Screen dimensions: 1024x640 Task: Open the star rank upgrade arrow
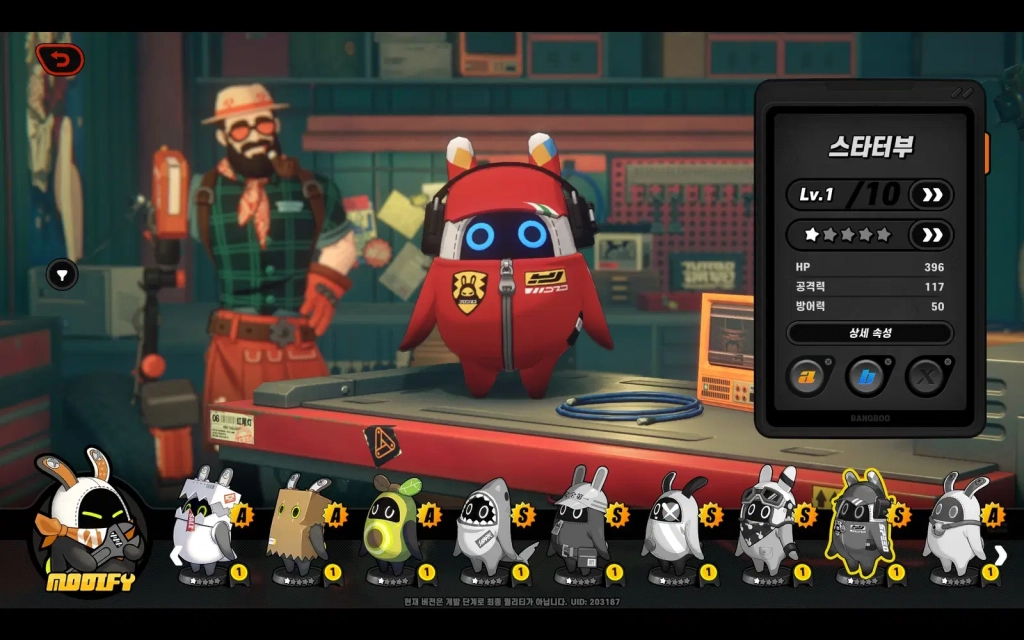(931, 235)
